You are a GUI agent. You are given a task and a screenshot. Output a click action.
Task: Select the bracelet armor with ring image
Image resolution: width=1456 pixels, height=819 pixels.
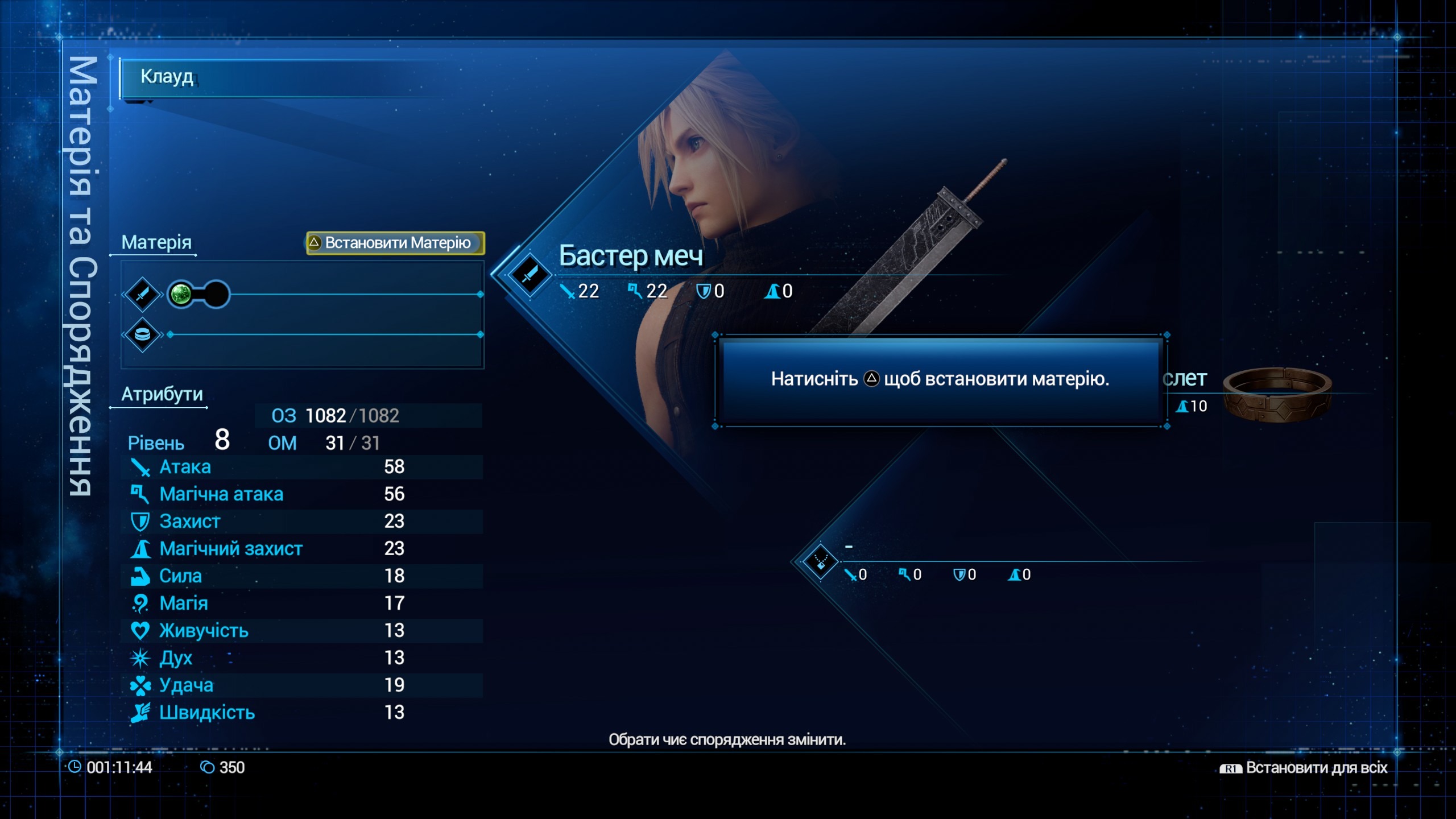coord(1277,394)
